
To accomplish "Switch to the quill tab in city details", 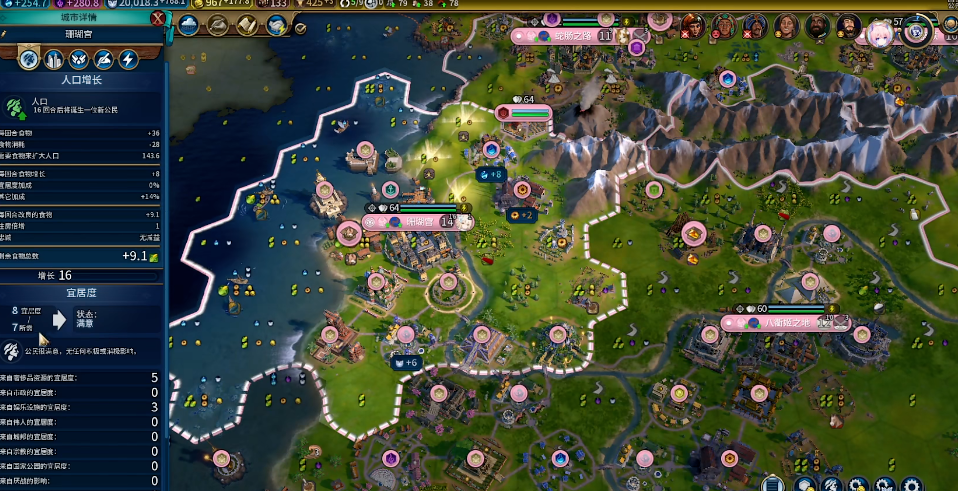I will coord(103,59).
